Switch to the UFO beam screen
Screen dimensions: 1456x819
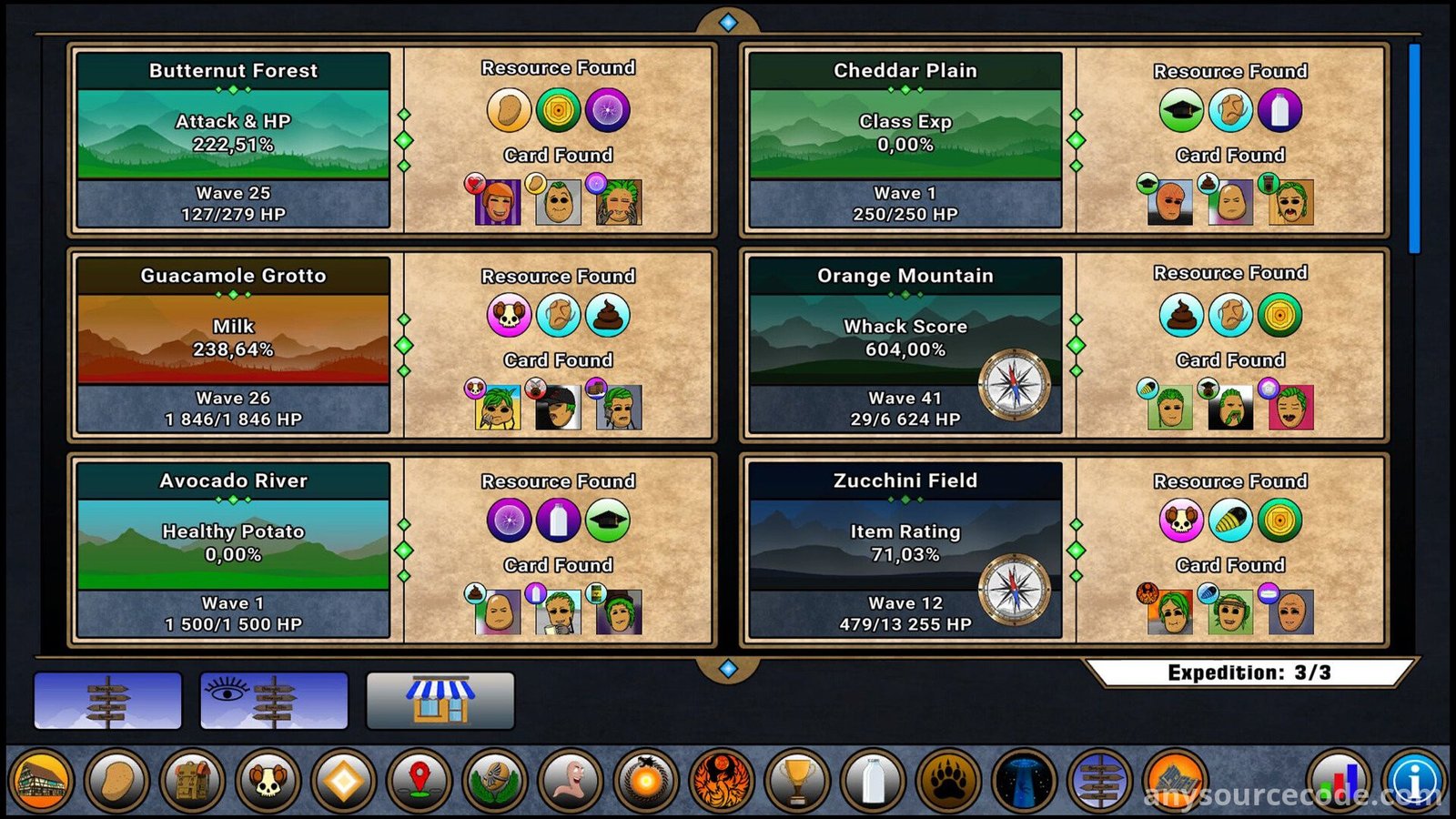tap(1024, 781)
